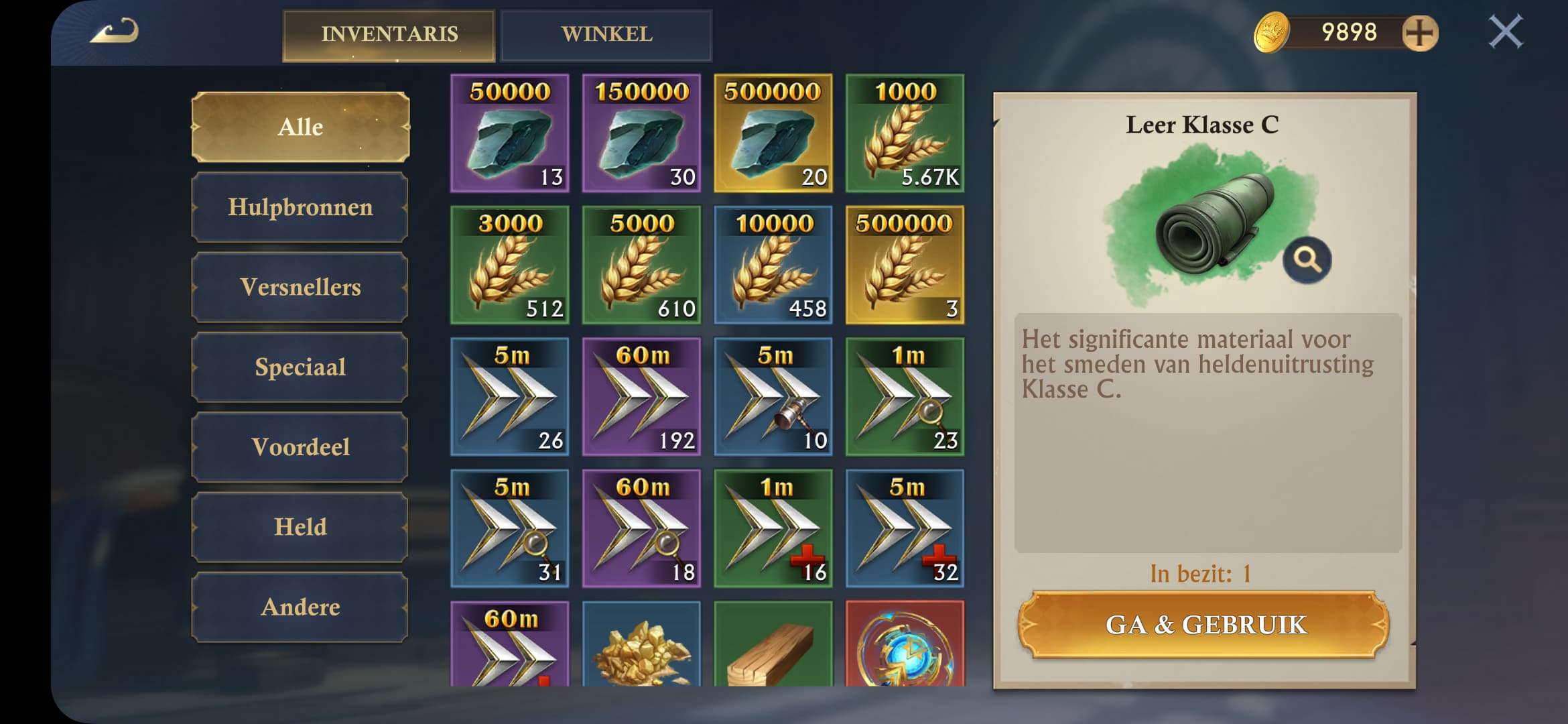Go back using the return arrow
The image size is (1568, 724).
115,32
